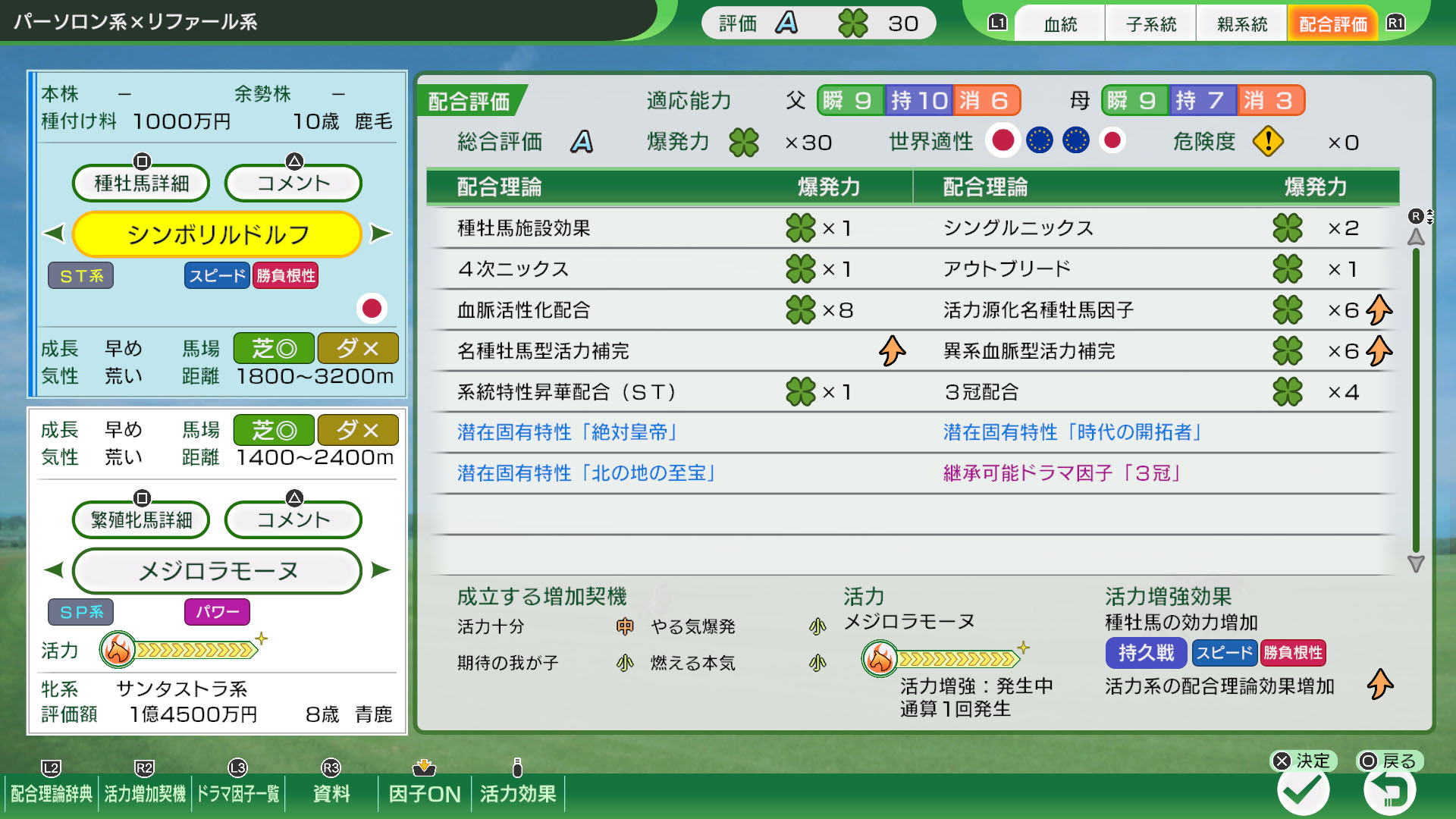The height and width of the screenshot is (819, 1456).
Task: Click the 危険度 warning triangle icon
Action: click(x=1266, y=141)
